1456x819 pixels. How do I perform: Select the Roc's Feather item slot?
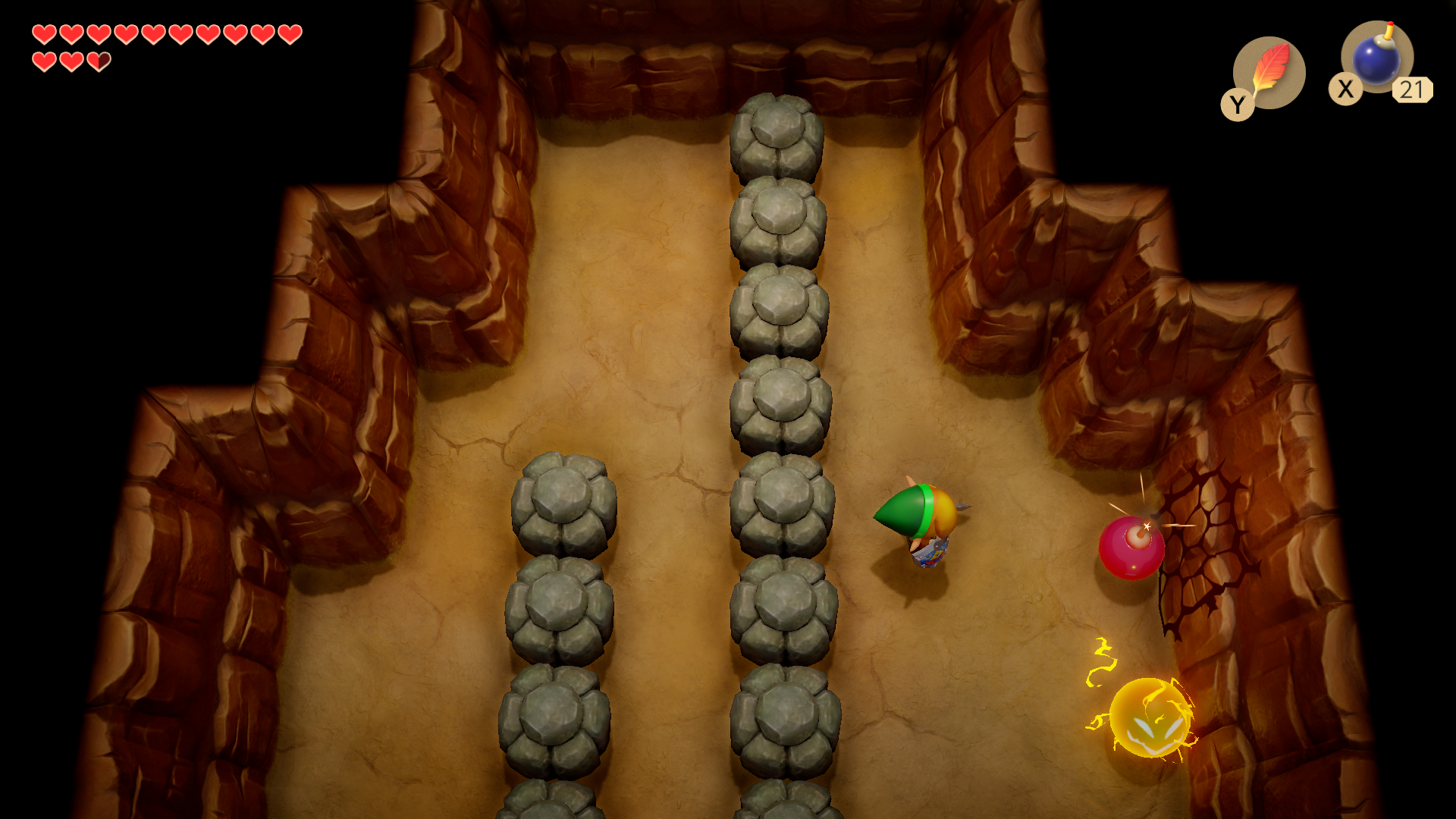point(1268,73)
